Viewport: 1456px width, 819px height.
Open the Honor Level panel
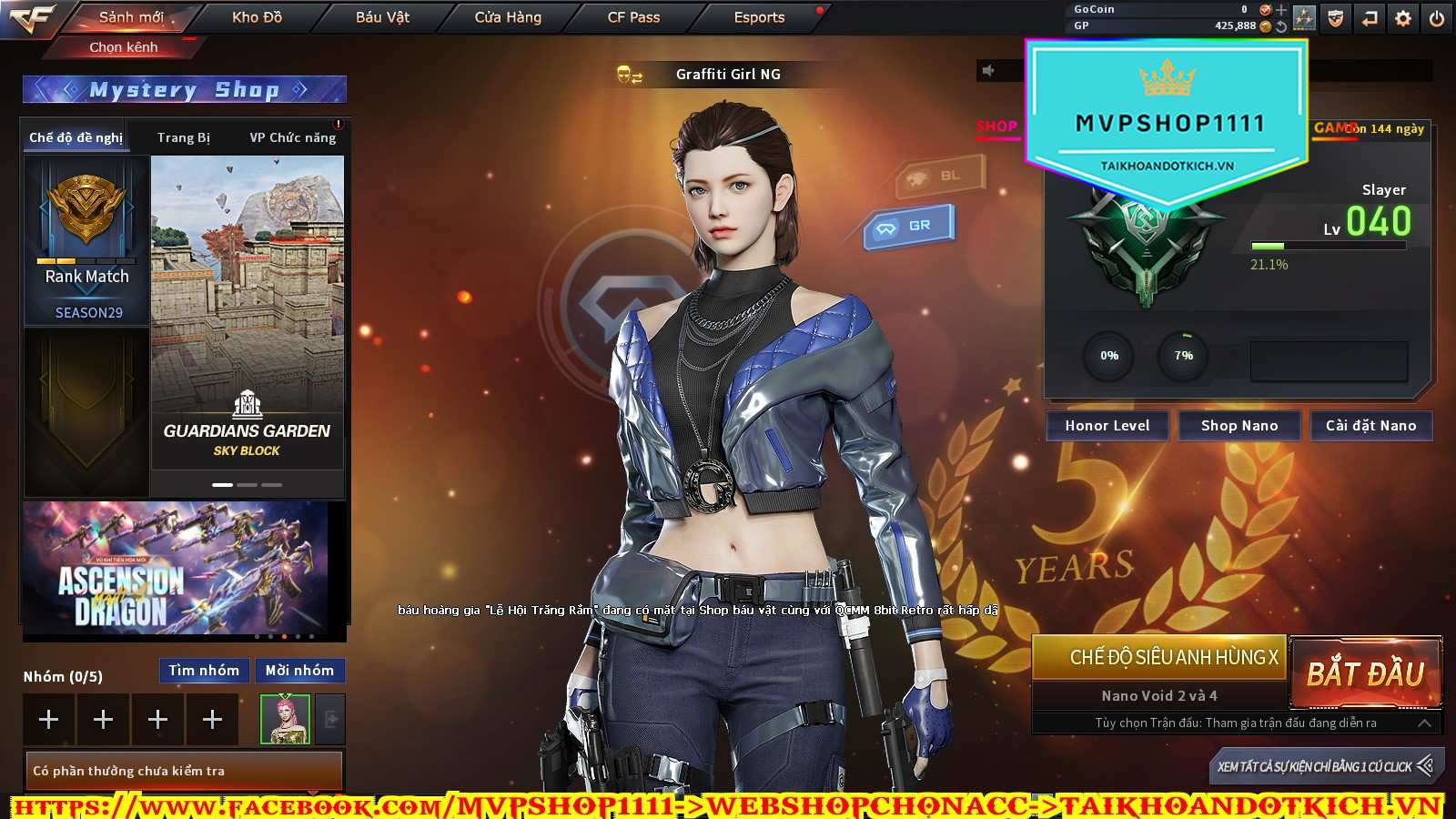coord(1107,426)
